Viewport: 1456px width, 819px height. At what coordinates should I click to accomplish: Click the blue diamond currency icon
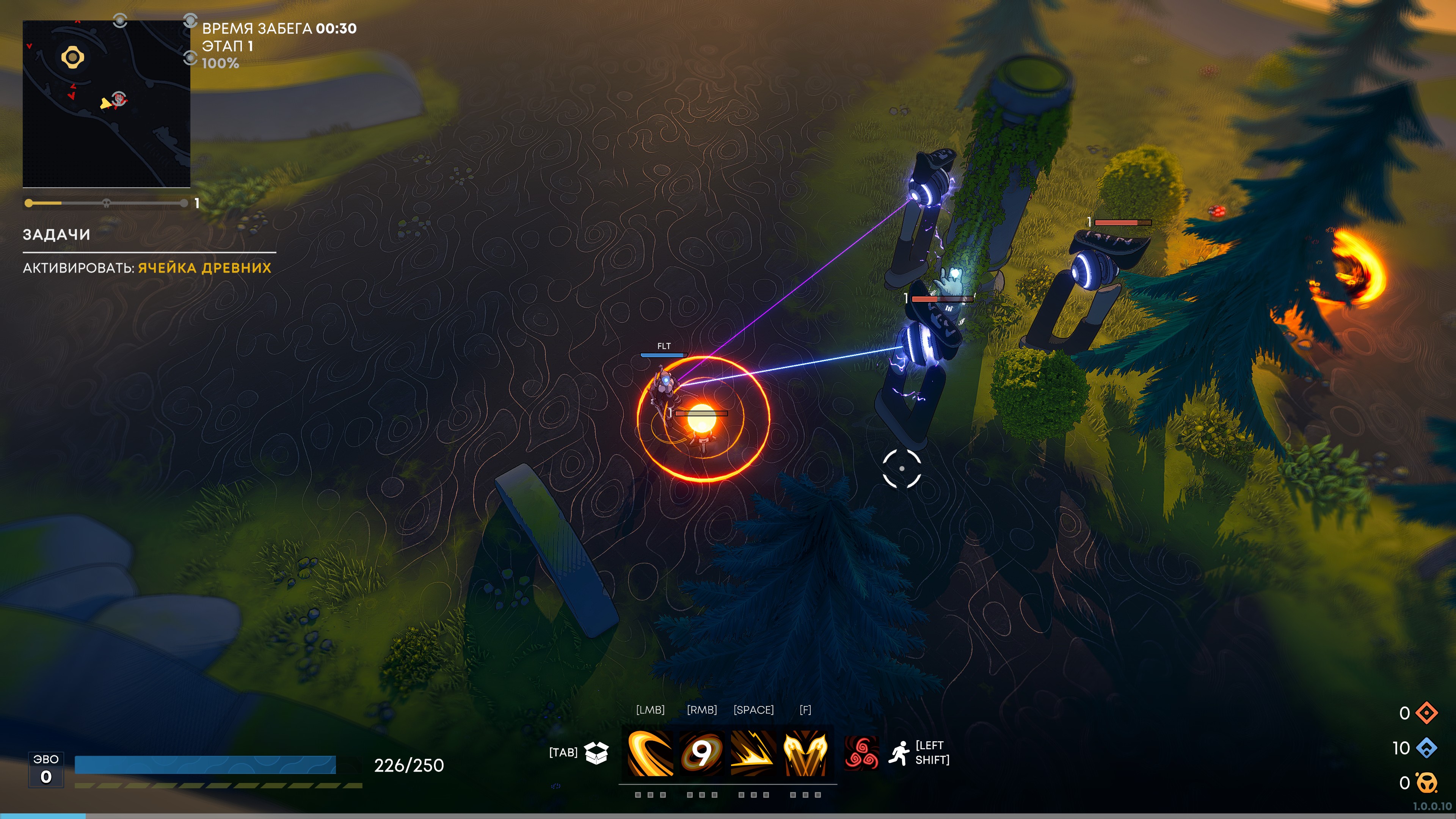(1426, 748)
